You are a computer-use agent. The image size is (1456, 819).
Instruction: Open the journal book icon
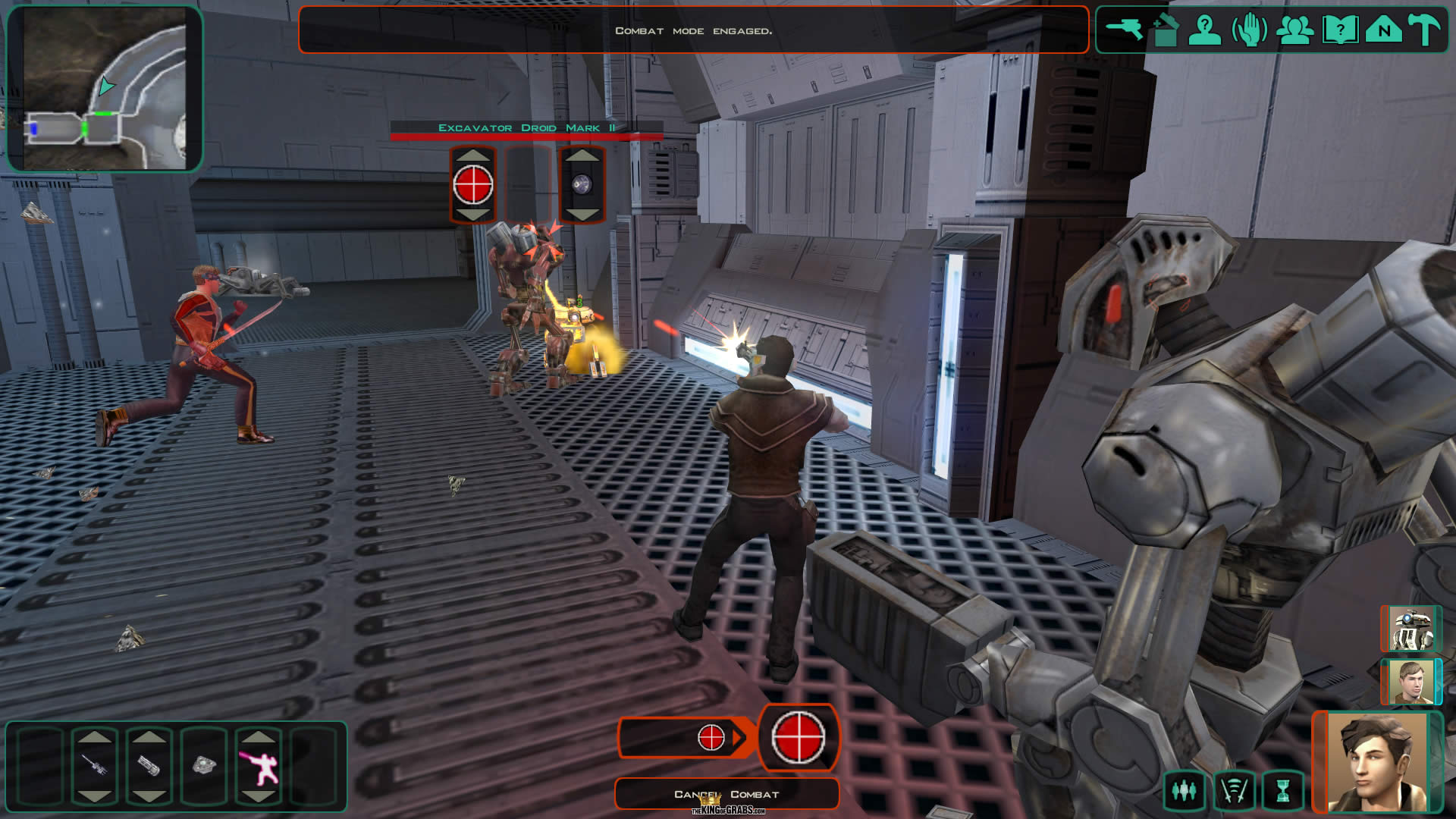click(1340, 30)
